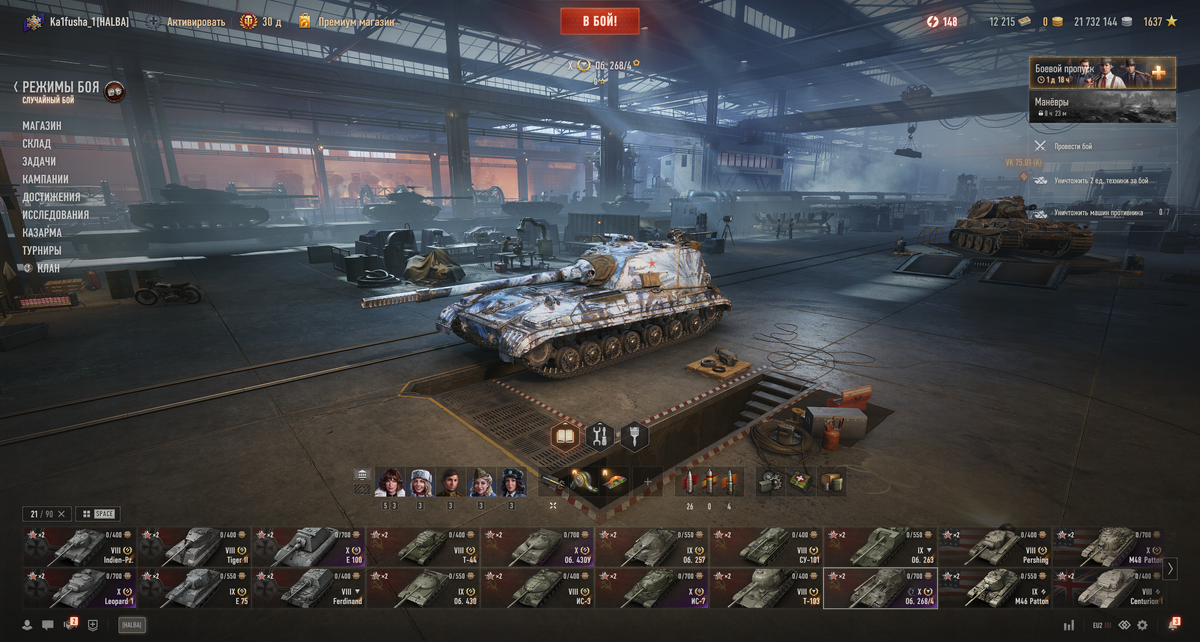Open the gear settings icon in bottom bar
Screen dimensions: 1200x642
pos(1142,625)
